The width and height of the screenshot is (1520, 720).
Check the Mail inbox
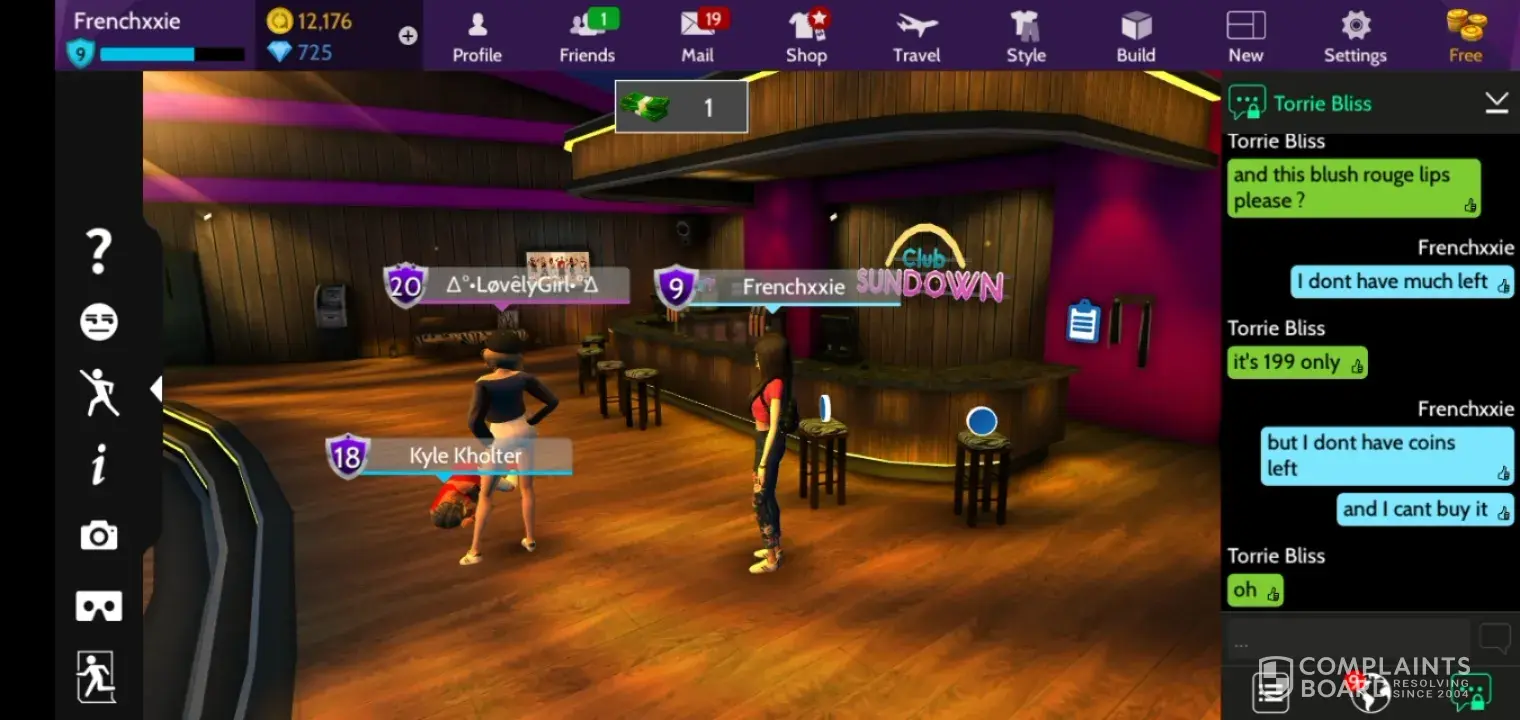click(x=698, y=36)
